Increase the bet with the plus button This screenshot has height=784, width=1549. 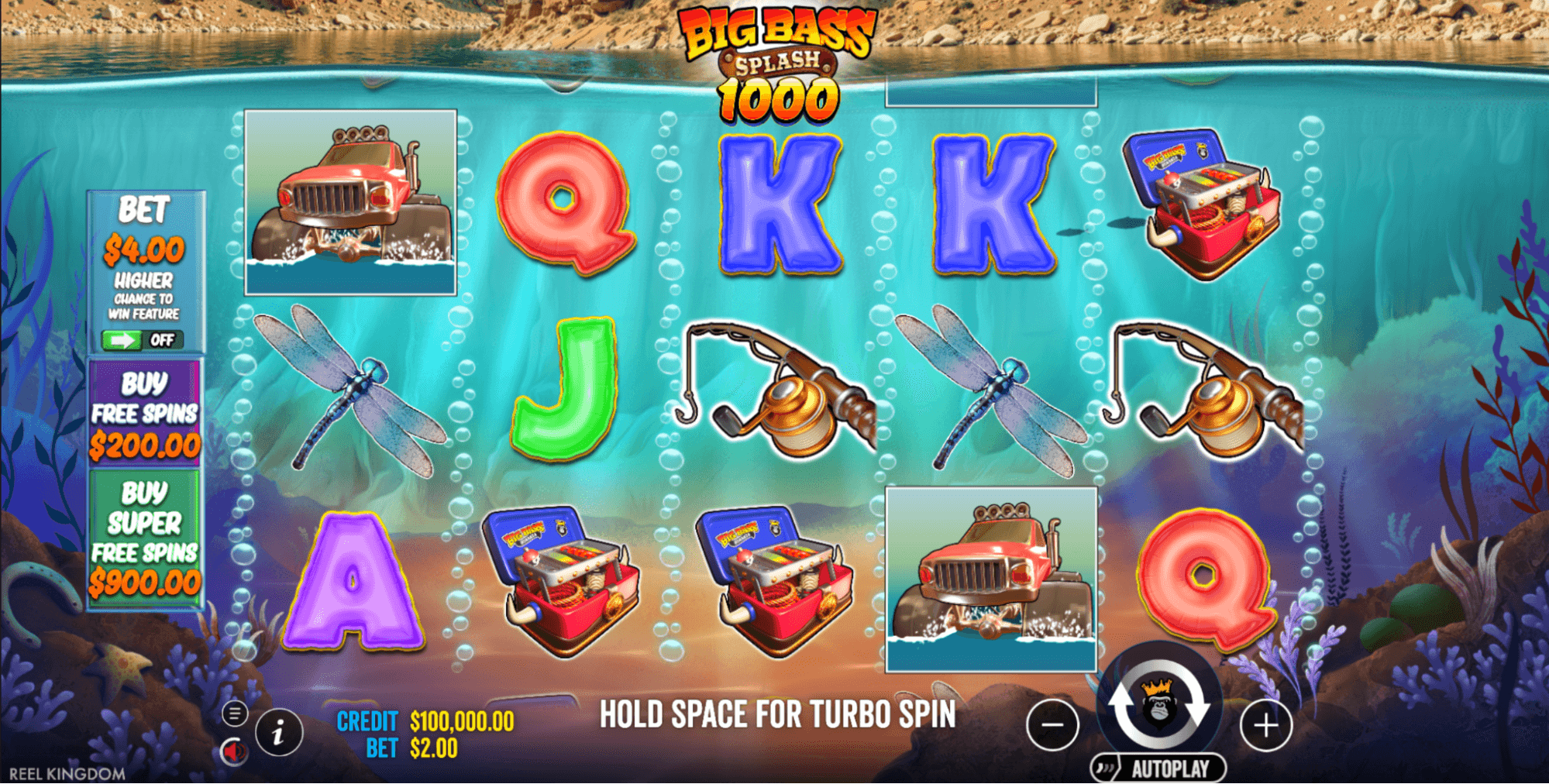coord(1265,726)
